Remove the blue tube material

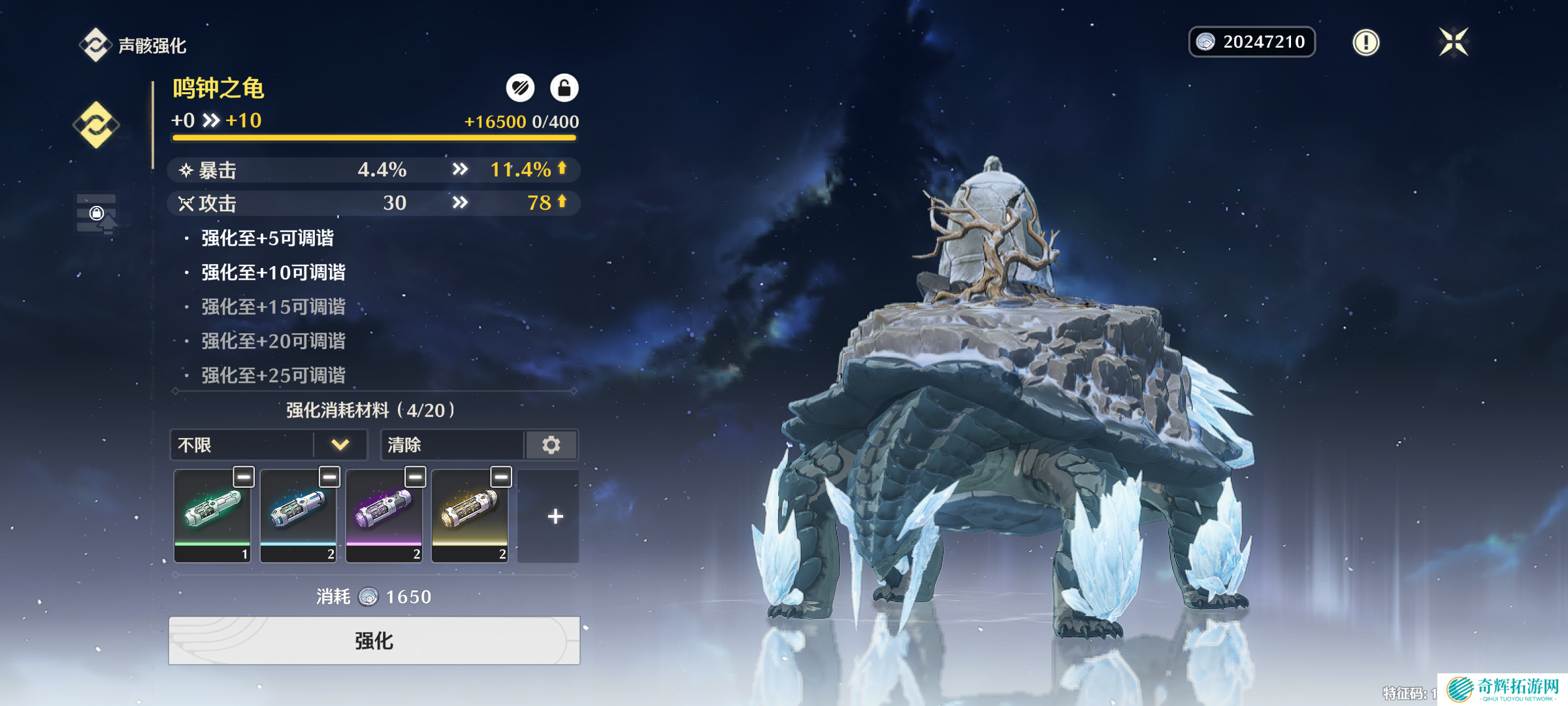pyautogui.click(x=329, y=477)
